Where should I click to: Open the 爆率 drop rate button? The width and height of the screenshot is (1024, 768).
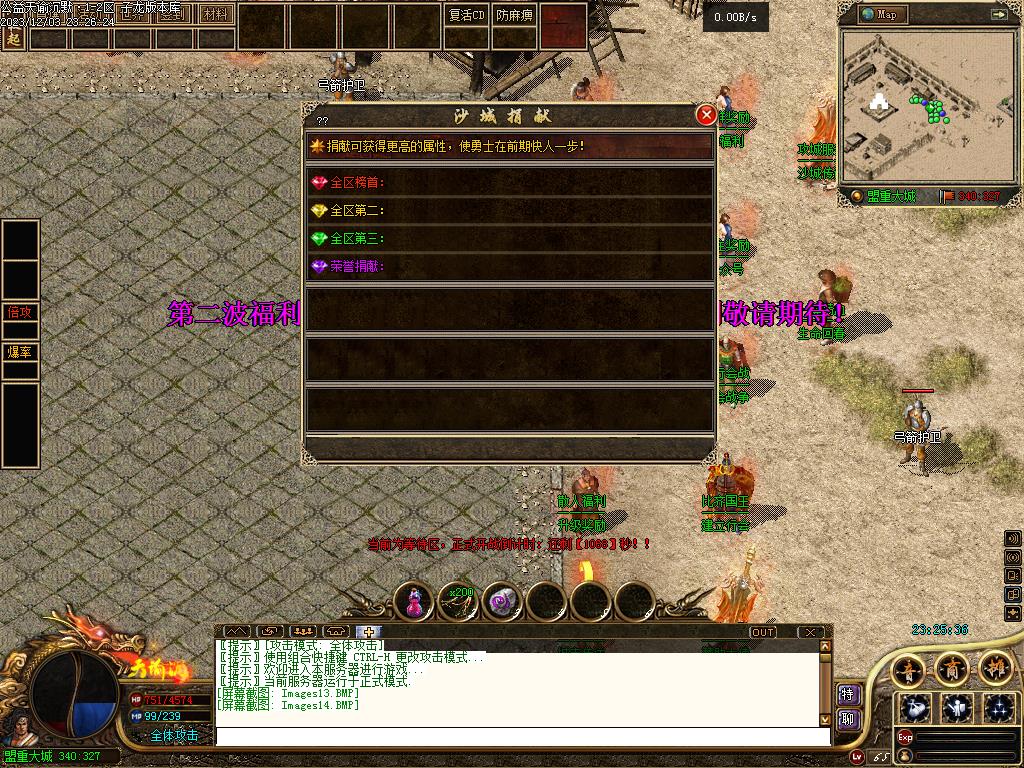point(20,352)
